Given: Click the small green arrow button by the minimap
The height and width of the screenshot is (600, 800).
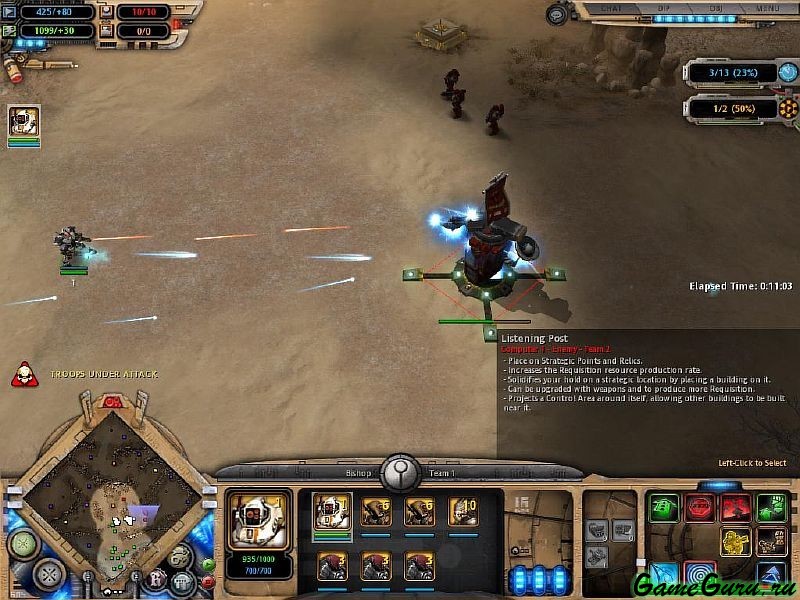Looking at the screenshot, I should pos(208,564).
